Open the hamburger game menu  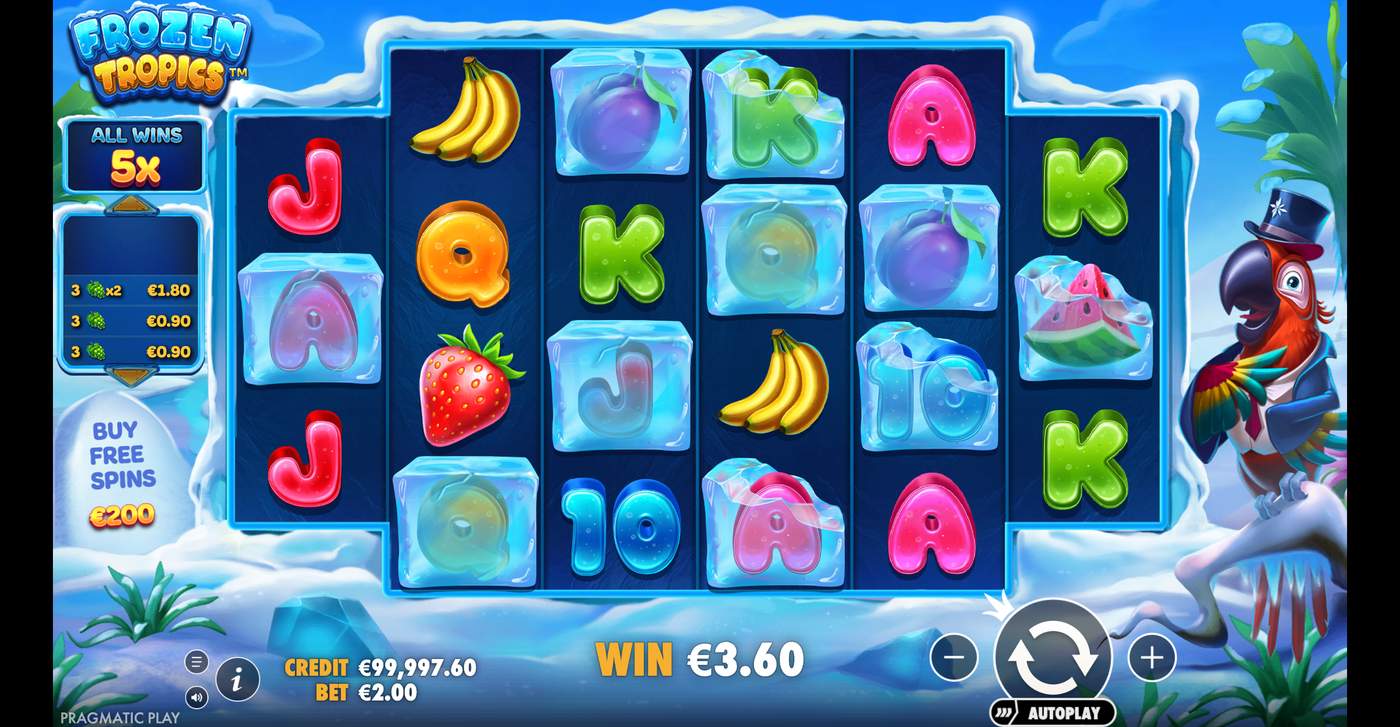click(196, 661)
